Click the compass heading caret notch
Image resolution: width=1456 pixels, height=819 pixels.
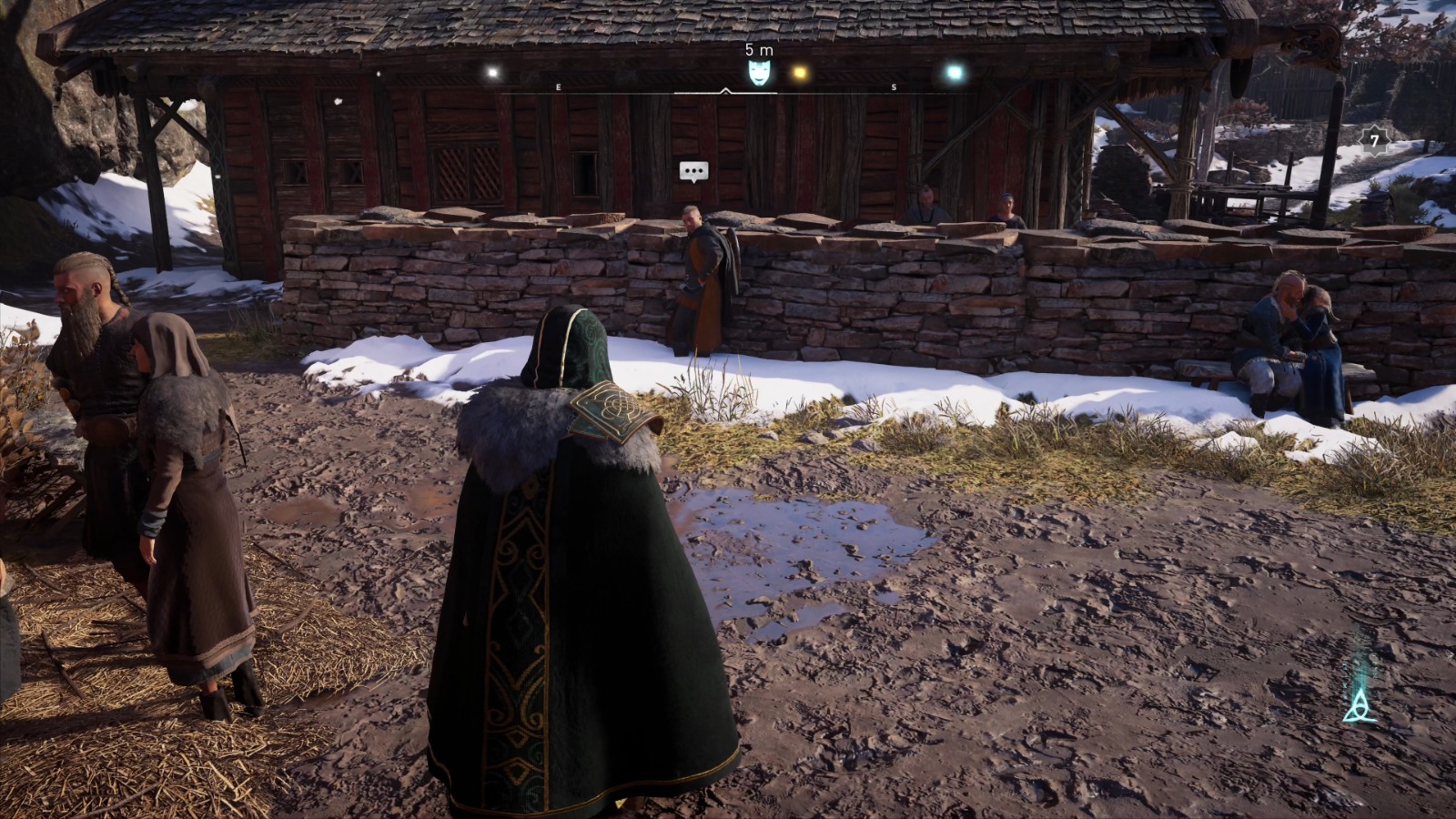tap(727, 91)
